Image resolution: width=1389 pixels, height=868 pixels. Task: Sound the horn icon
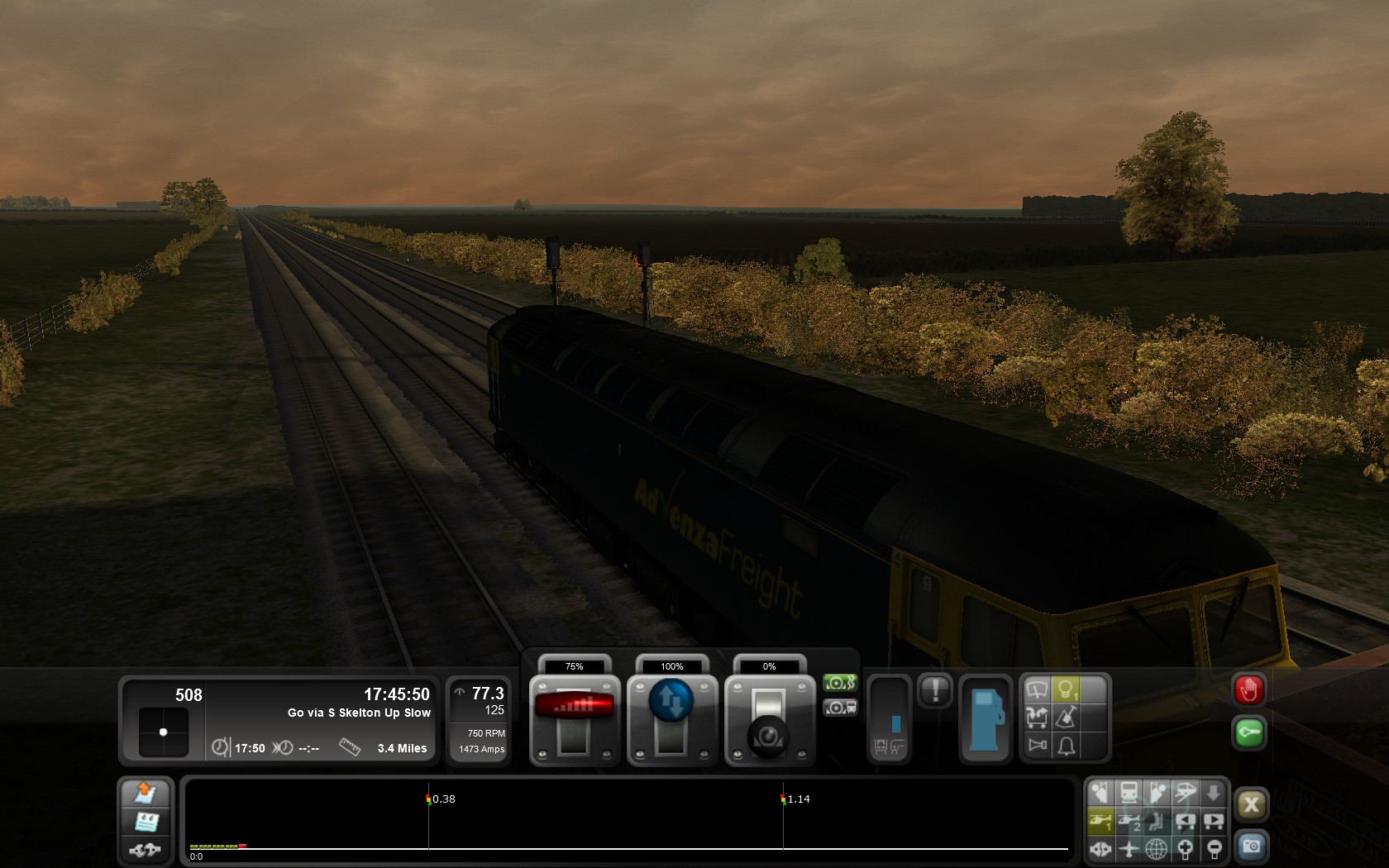tap(1037, 746)
